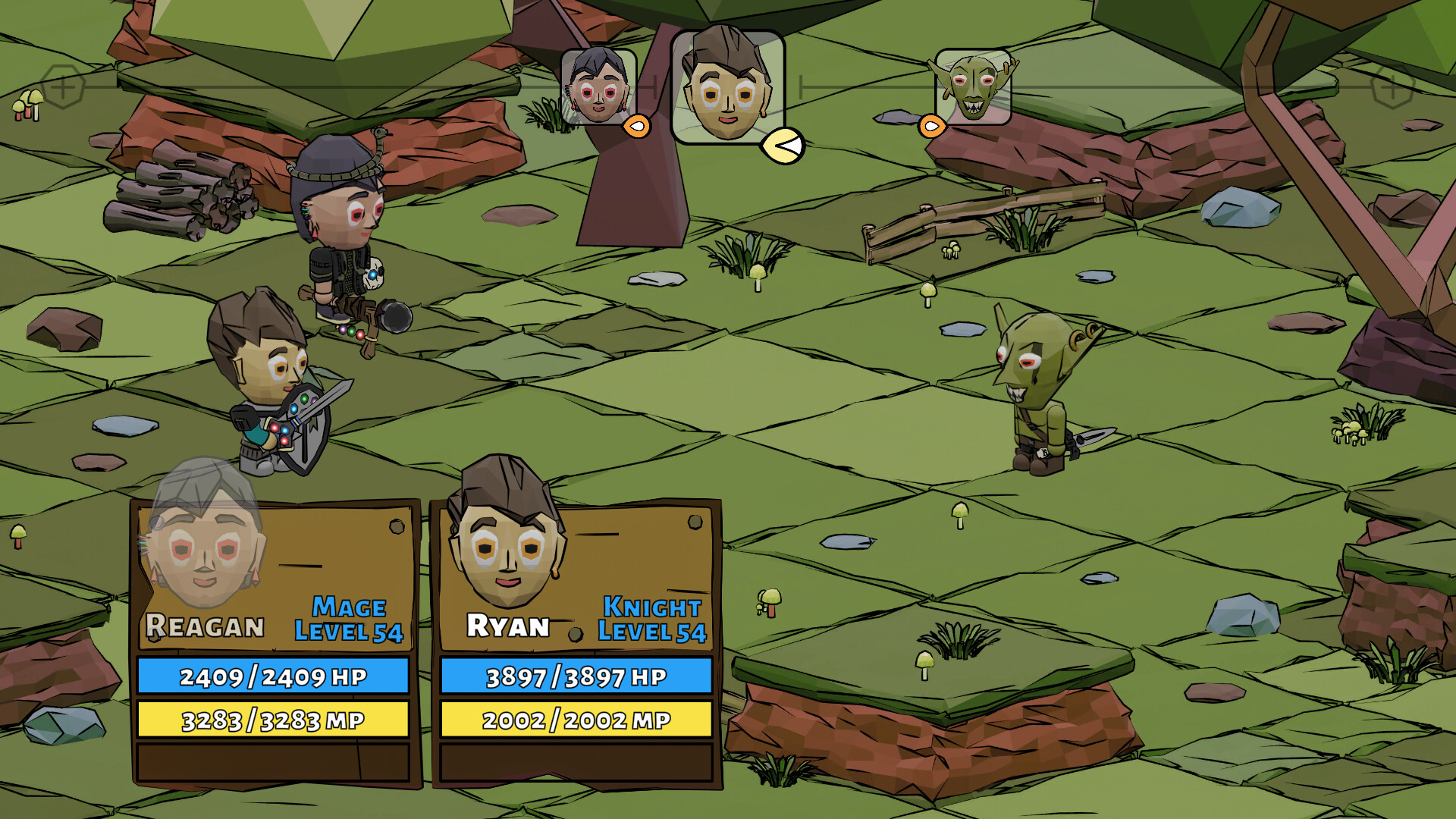Click the orange marker beside the goblin's portrait
The image size is (1456, 819).
(x=931, y=124)
